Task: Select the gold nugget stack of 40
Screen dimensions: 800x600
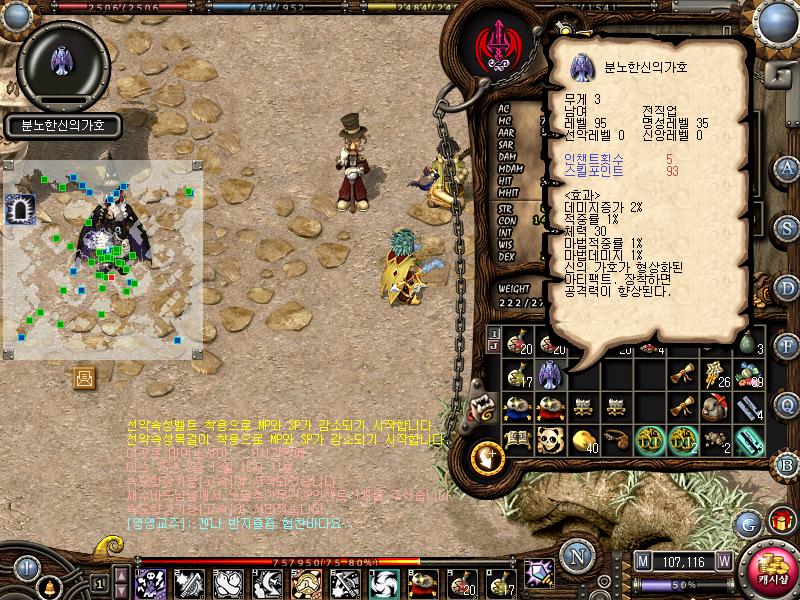Action: [x=583, y=439]
